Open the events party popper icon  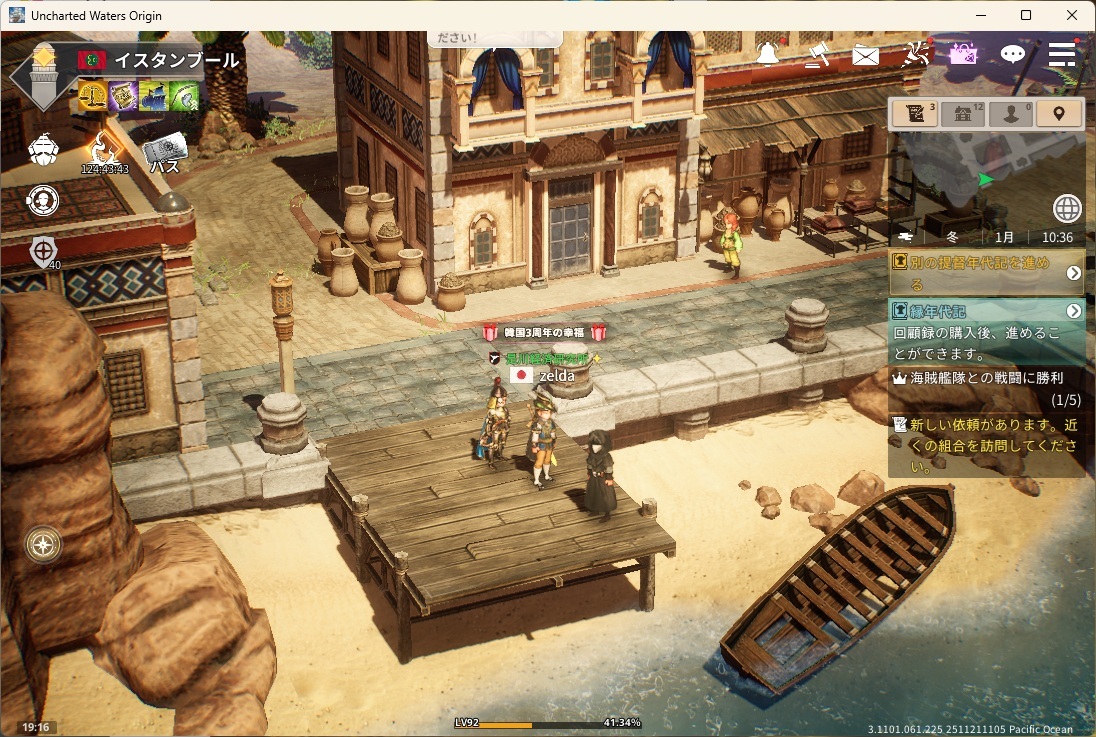915,54
